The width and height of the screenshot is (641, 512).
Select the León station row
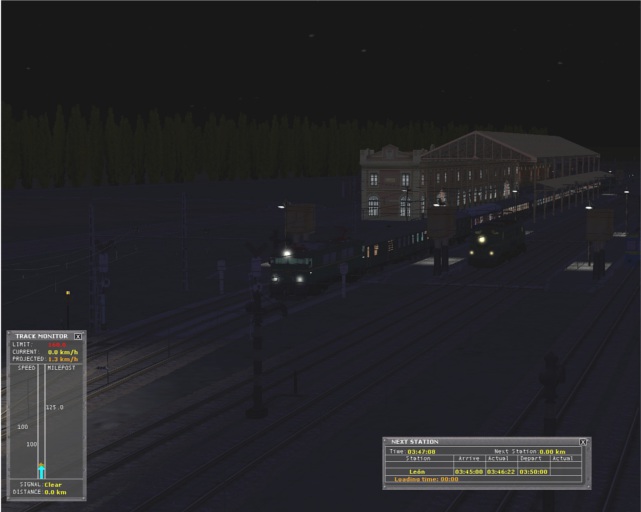coord(418,471)
